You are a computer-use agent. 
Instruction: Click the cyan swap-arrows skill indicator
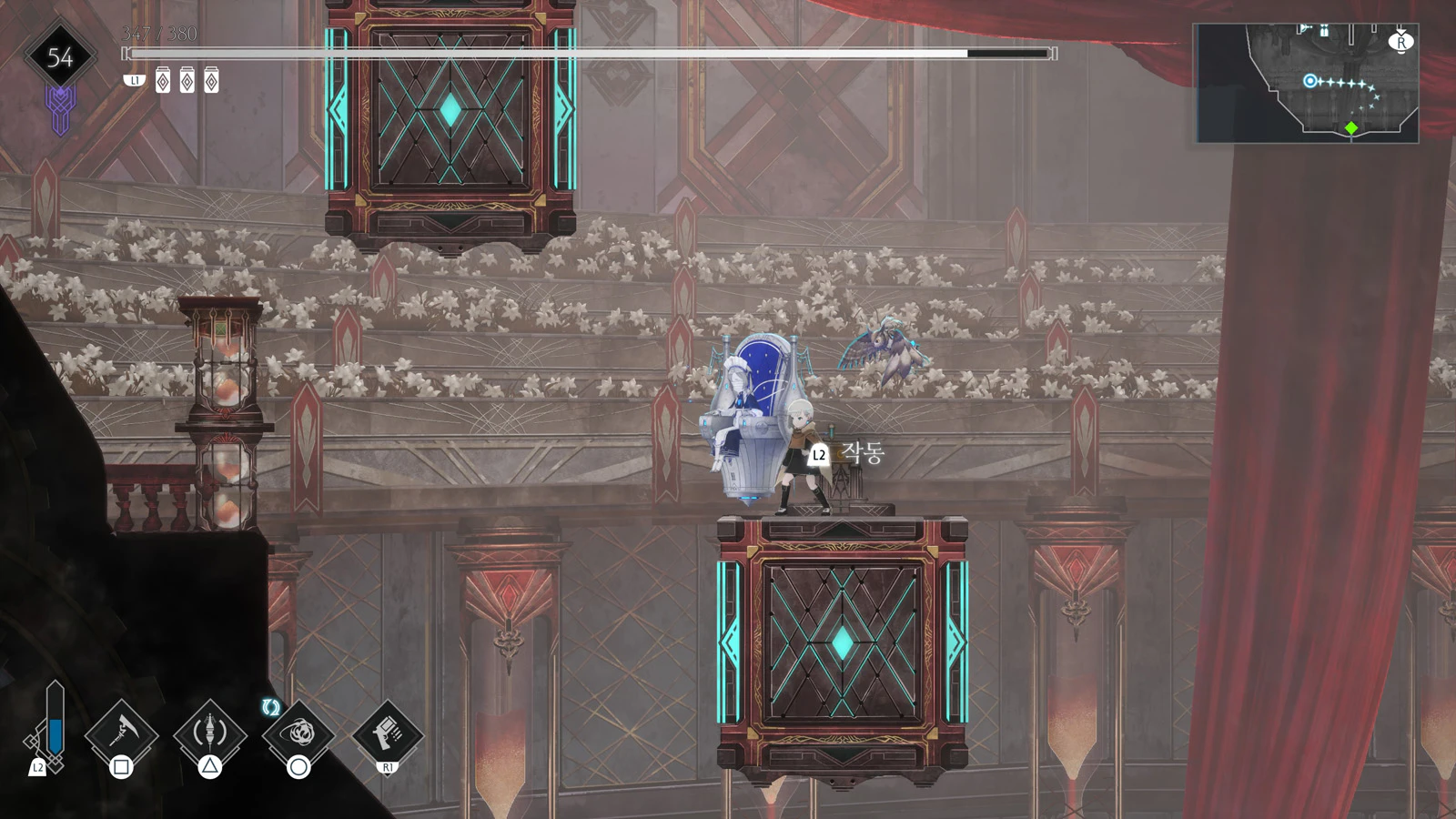[270, 707]
